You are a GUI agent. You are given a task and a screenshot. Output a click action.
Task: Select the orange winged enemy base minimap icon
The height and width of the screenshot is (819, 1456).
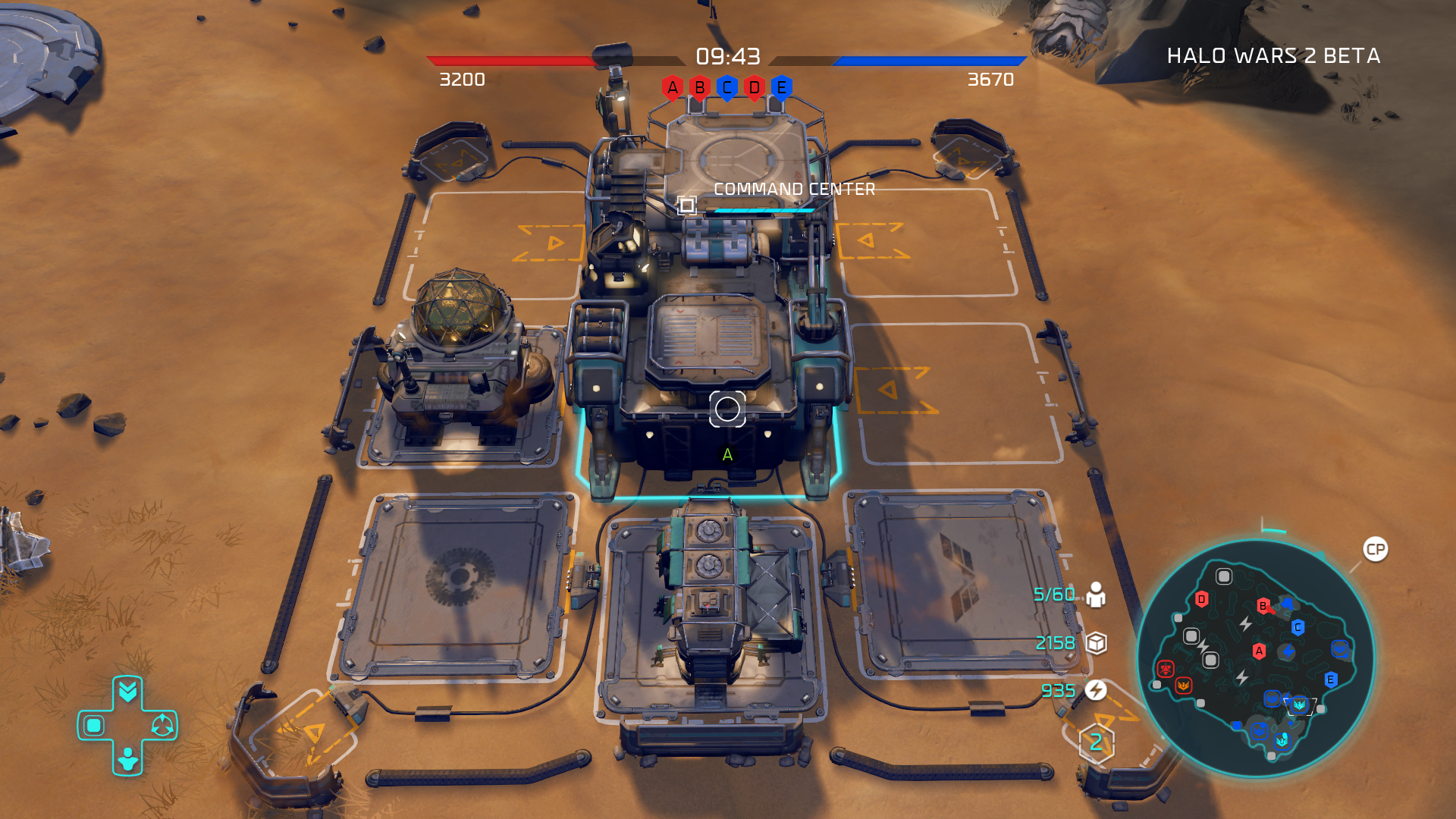point(1183,686)
